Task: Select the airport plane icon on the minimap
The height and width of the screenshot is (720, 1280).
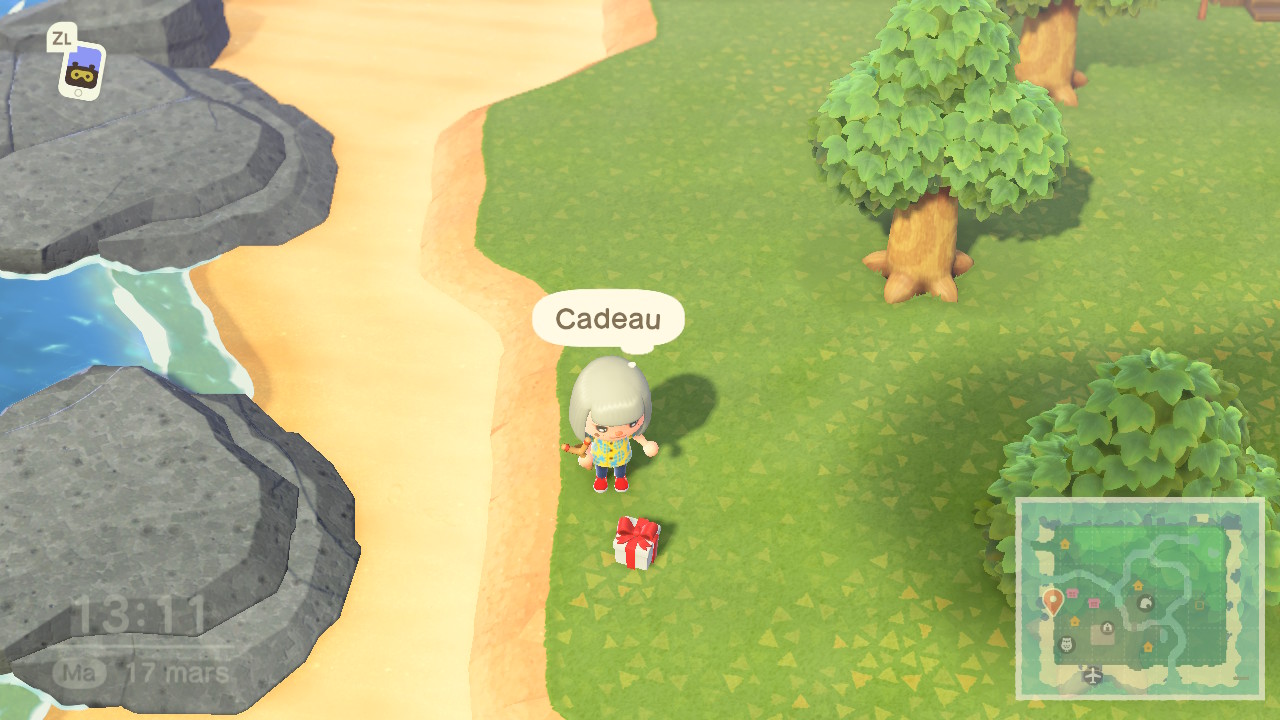Action: [1092, 675]
